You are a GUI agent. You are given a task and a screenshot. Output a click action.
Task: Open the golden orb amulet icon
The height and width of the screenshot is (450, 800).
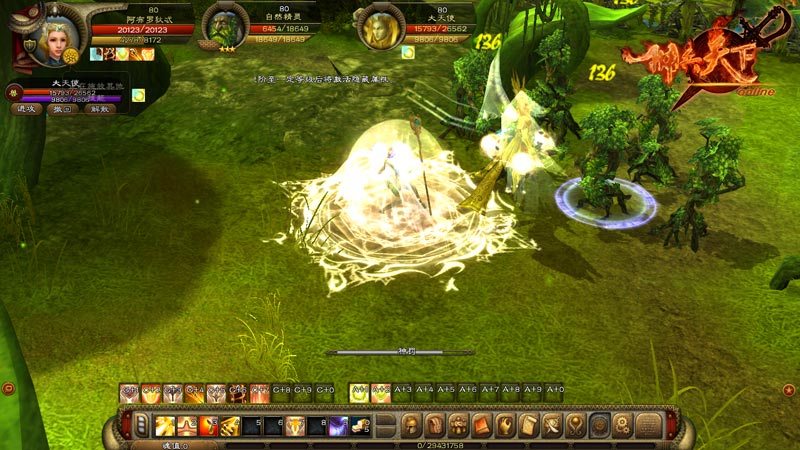(x=576, y=426)
